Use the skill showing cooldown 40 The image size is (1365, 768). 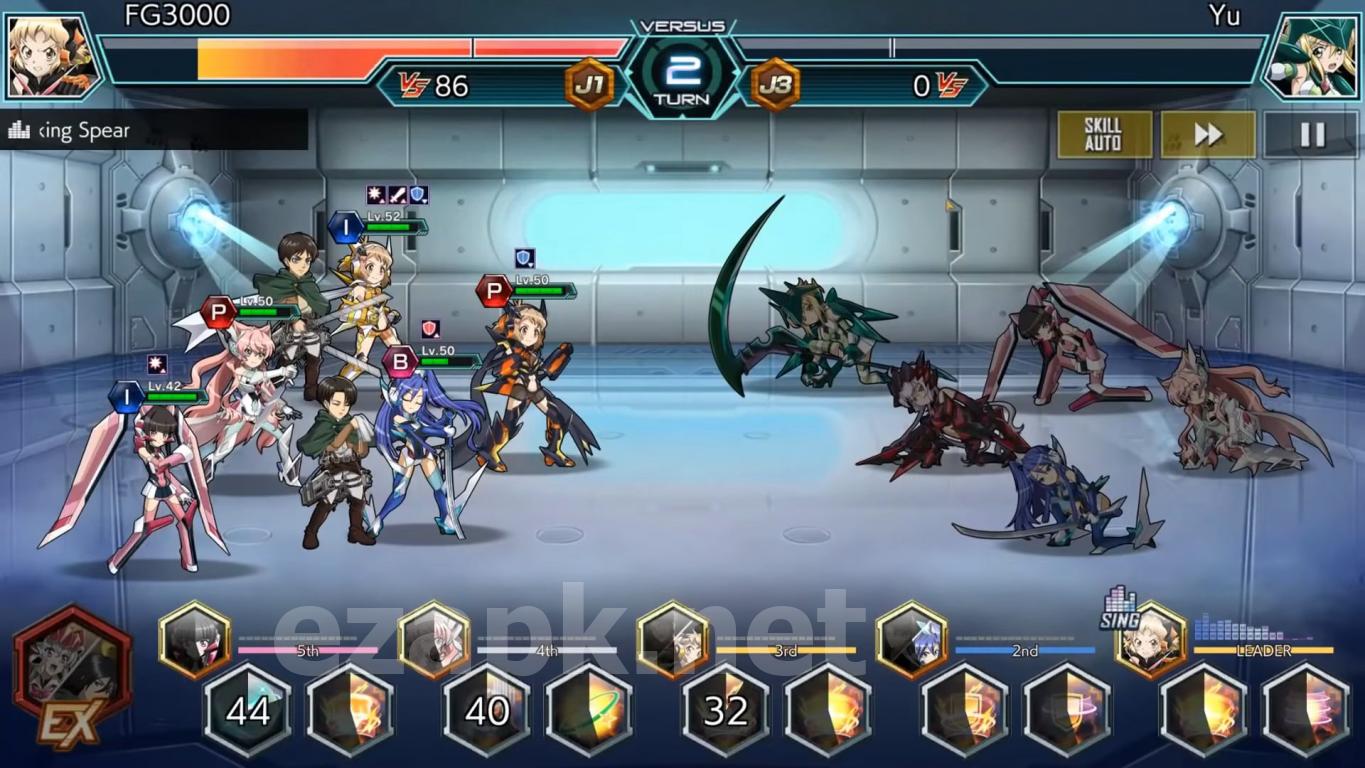tap(487, 710)
